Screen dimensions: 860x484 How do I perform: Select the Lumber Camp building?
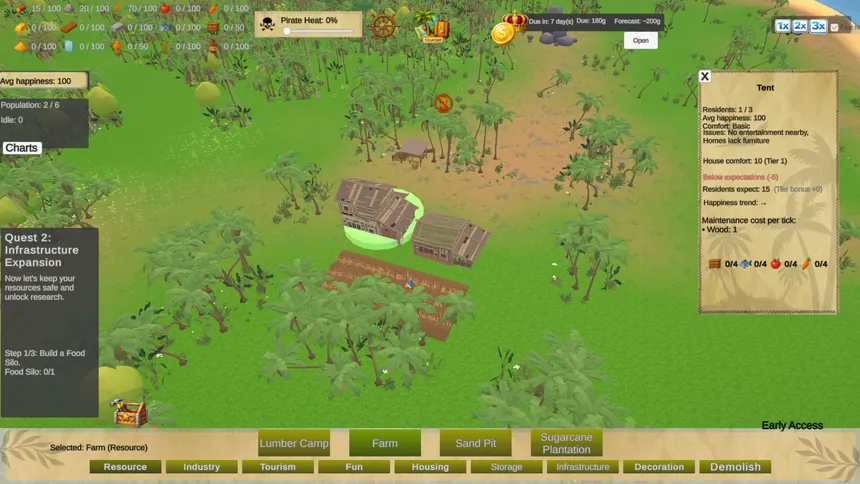tap(294, 443)
